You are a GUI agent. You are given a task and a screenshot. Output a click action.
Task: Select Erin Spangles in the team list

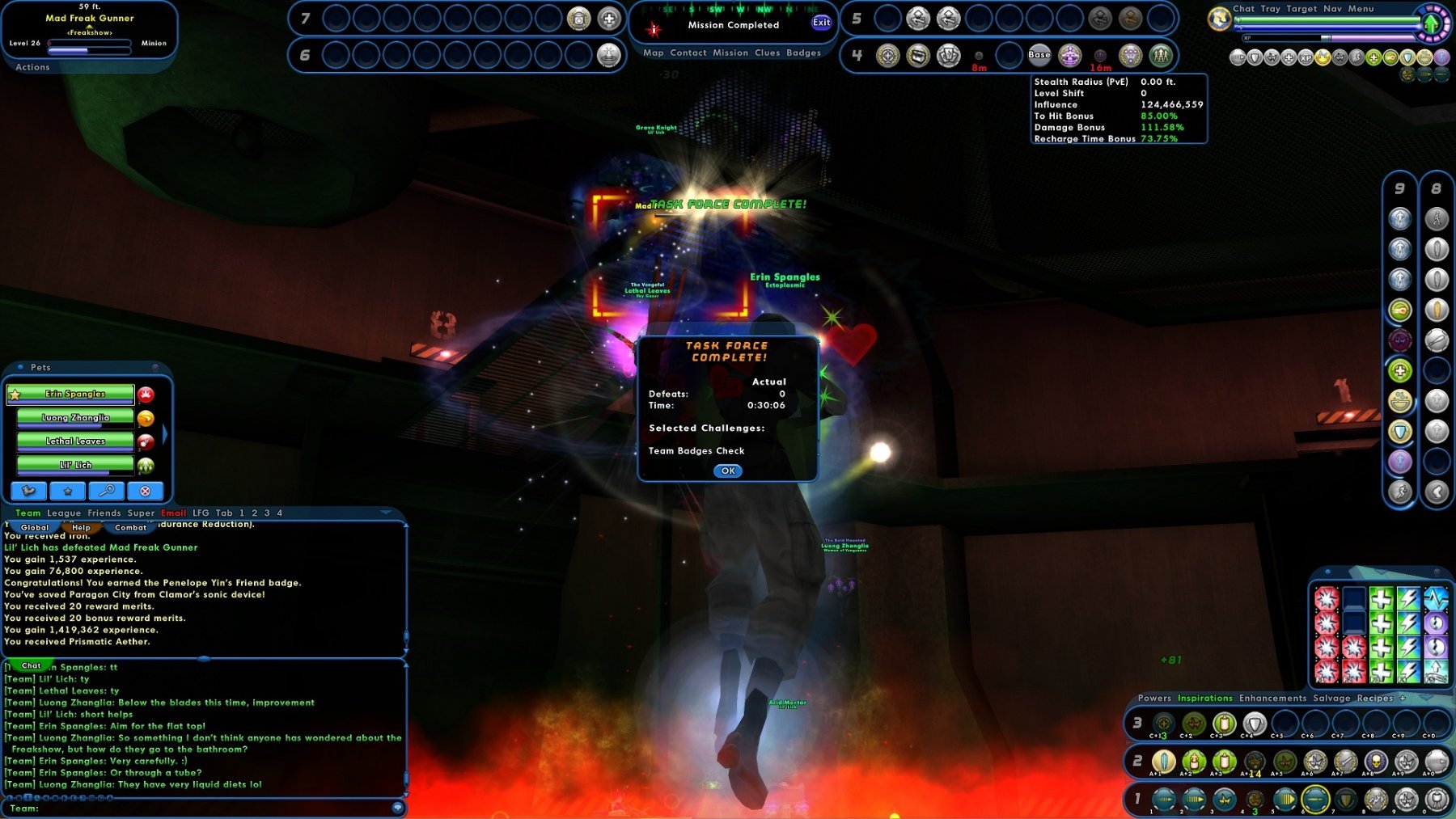[x=75, y=395]
